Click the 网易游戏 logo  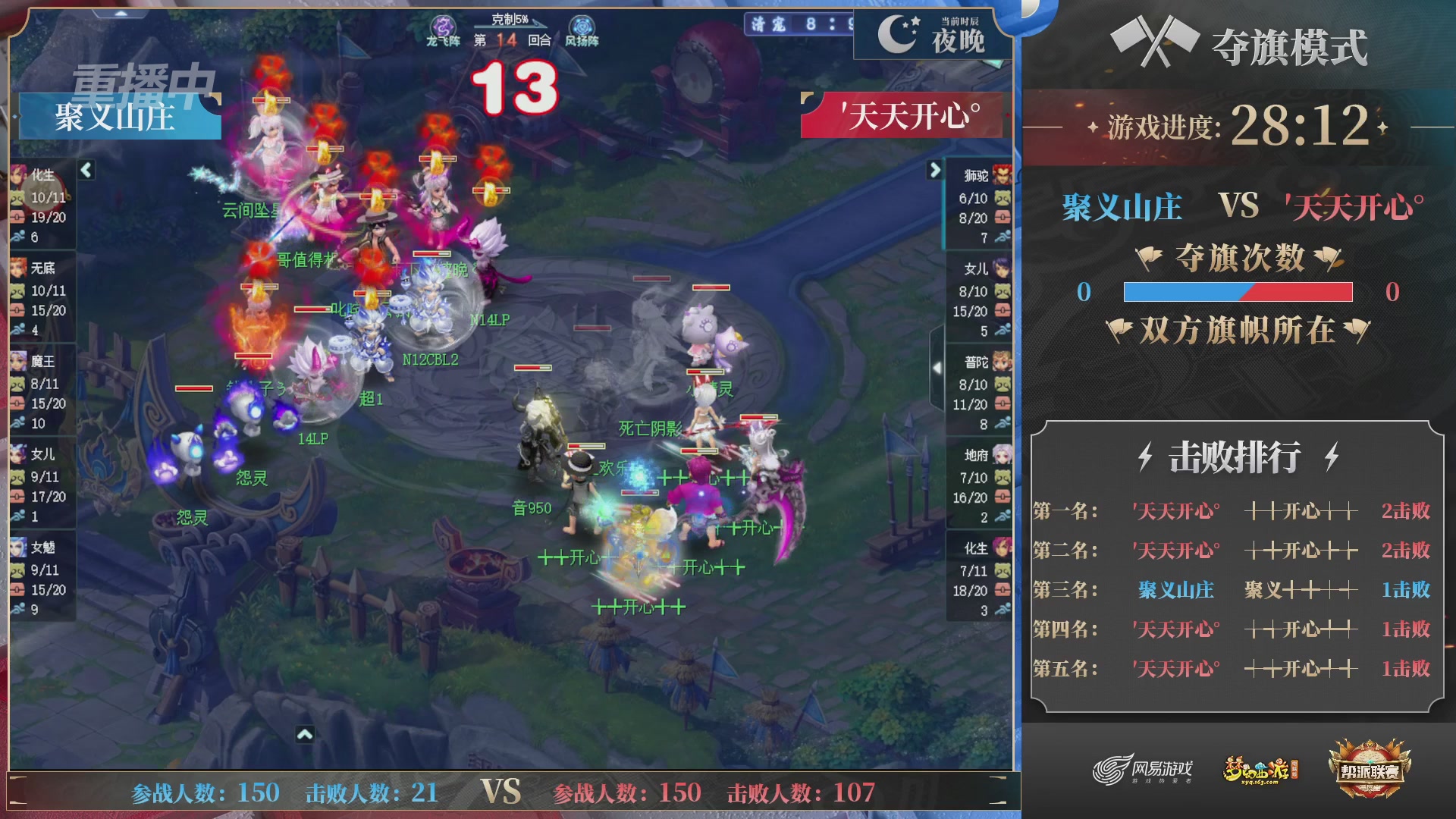tap(1135, 767)
